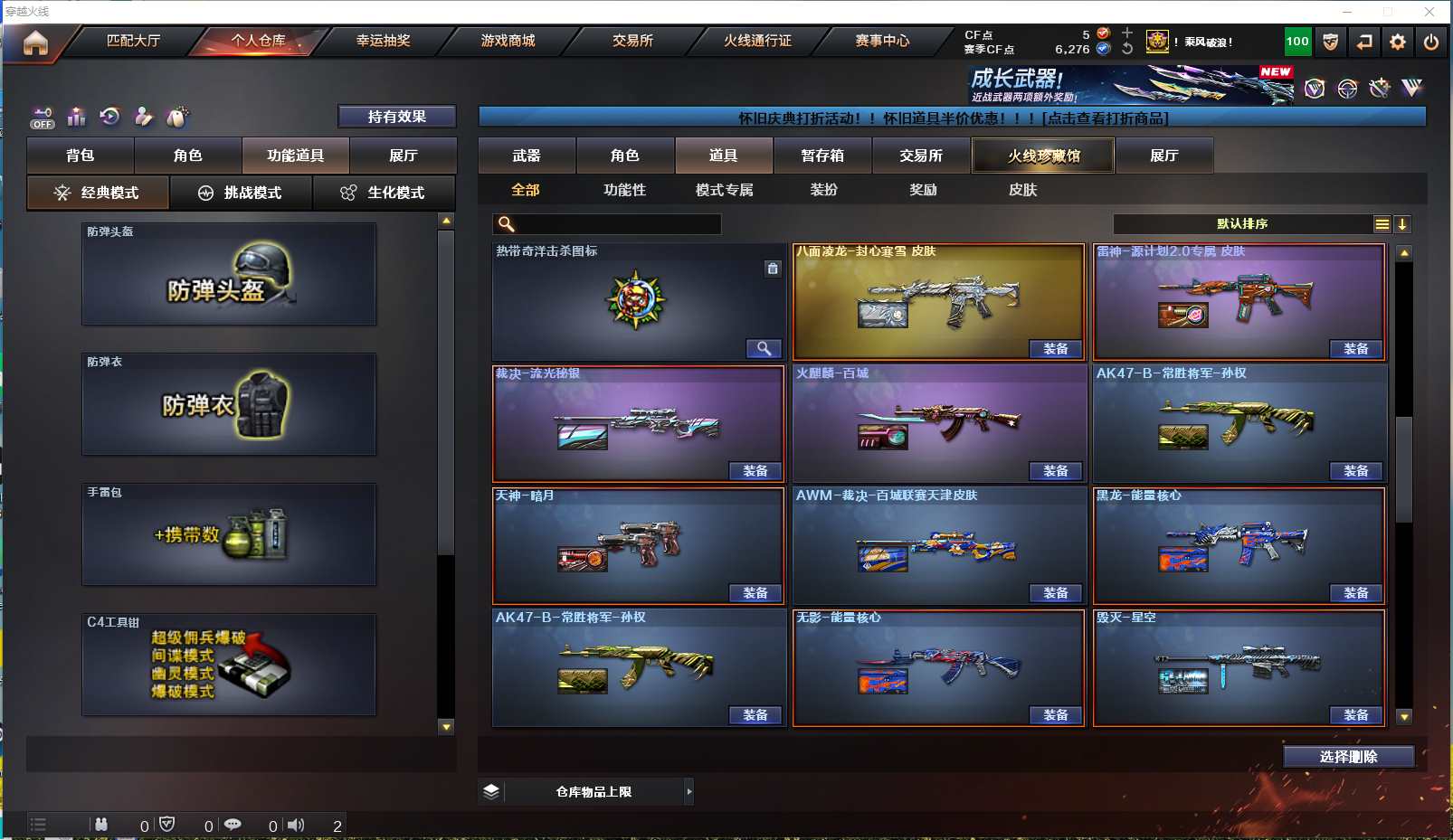Open the 幸运抽奖 lucky draw page
Screen dimensions: 1453x840
(383, 41)
